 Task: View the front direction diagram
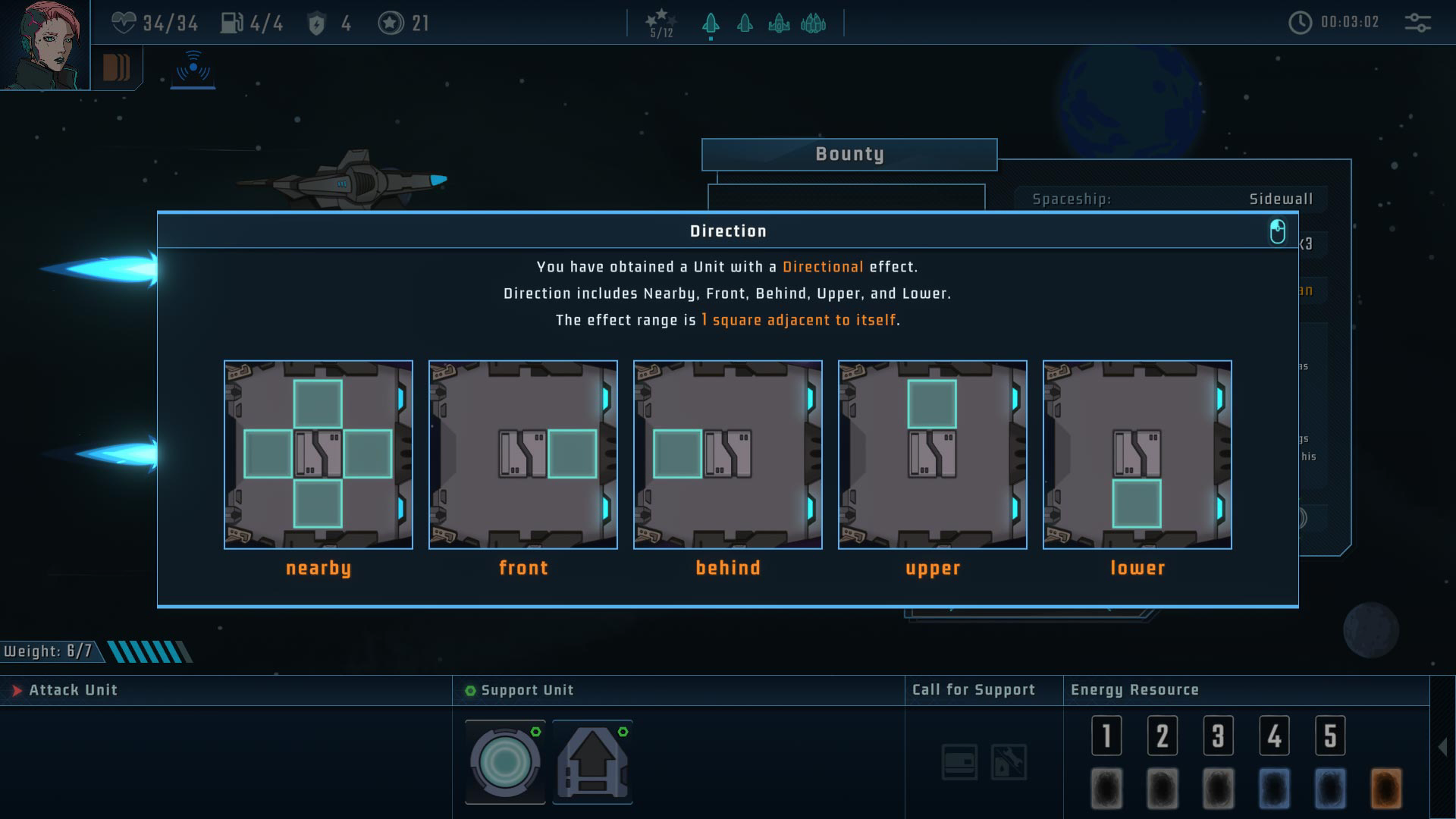point(523,454)
